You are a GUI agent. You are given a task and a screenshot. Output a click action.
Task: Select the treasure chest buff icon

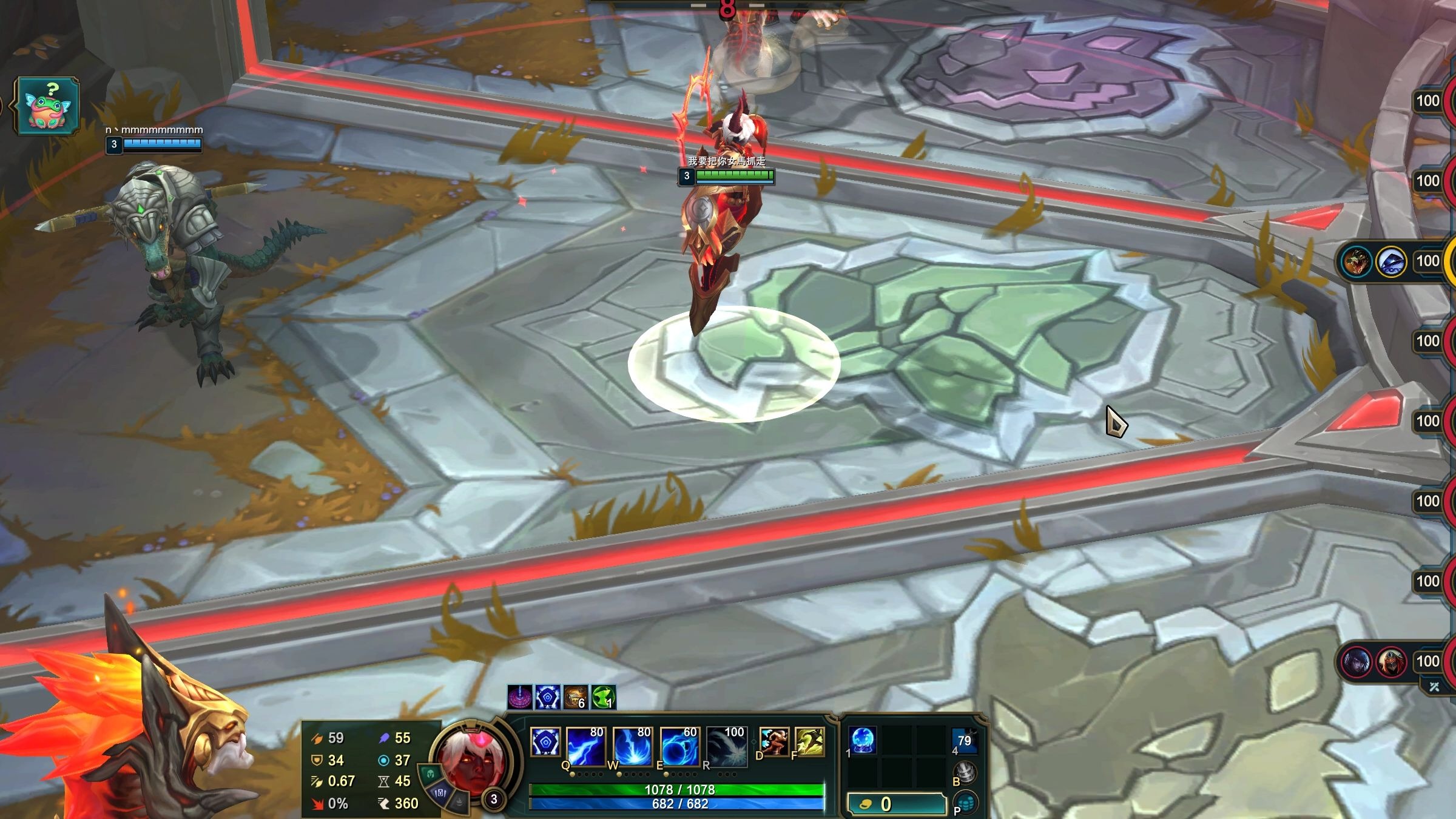(575, 698)
